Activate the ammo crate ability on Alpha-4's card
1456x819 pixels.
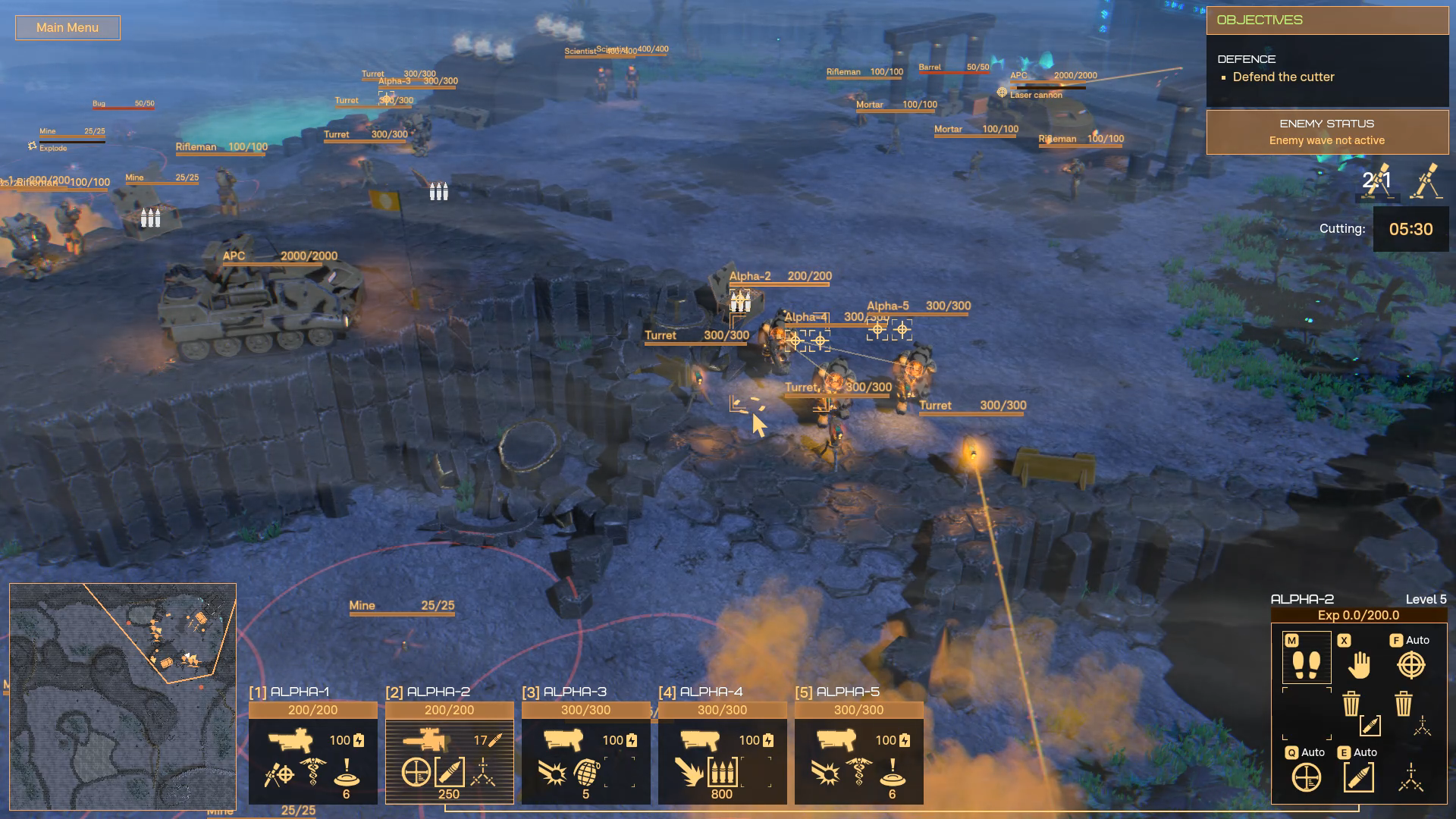click(x=722, y=773)
